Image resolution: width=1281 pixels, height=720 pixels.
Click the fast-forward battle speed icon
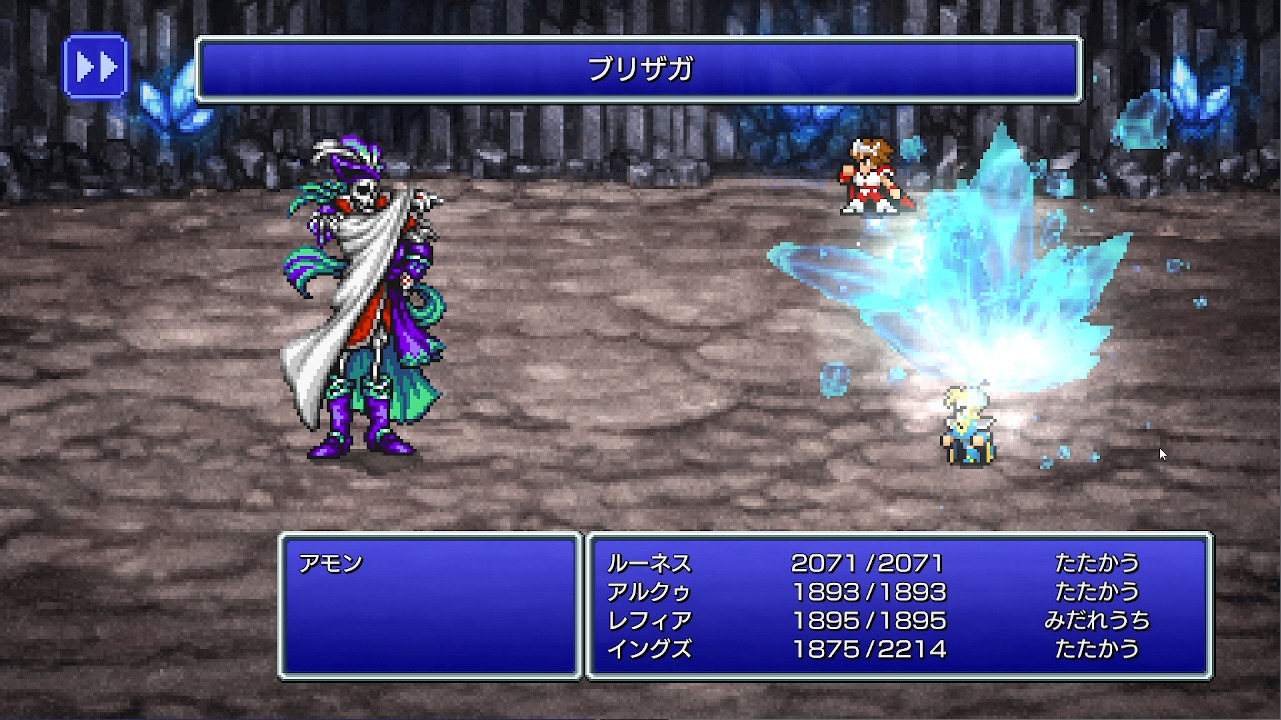click(x=95, y=66)
